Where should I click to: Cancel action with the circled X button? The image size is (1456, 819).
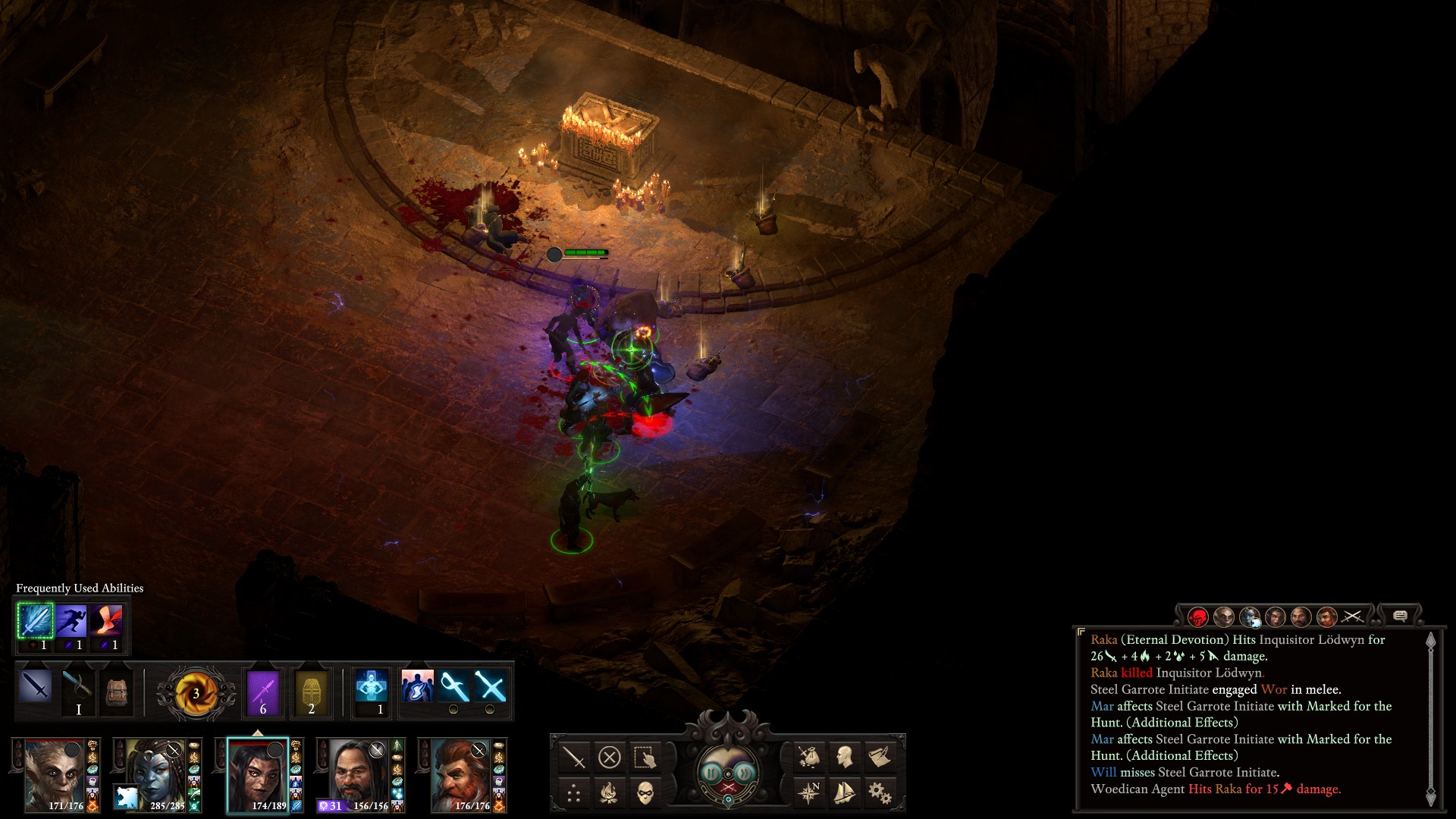[609, 757]
